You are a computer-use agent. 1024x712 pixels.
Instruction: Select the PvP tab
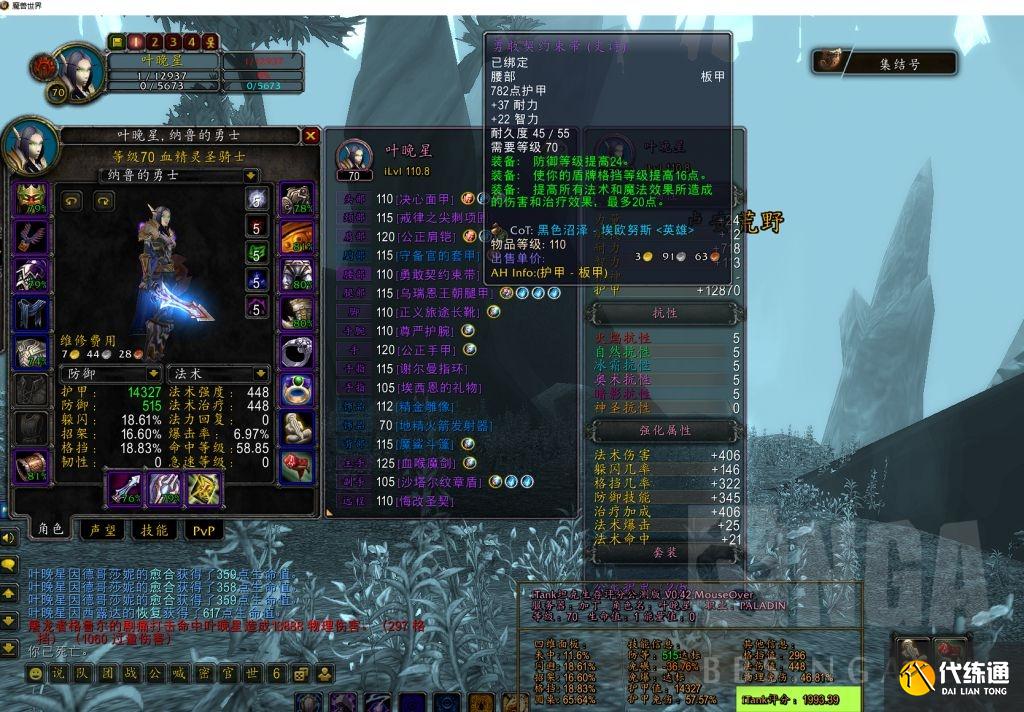pos(203,530)
